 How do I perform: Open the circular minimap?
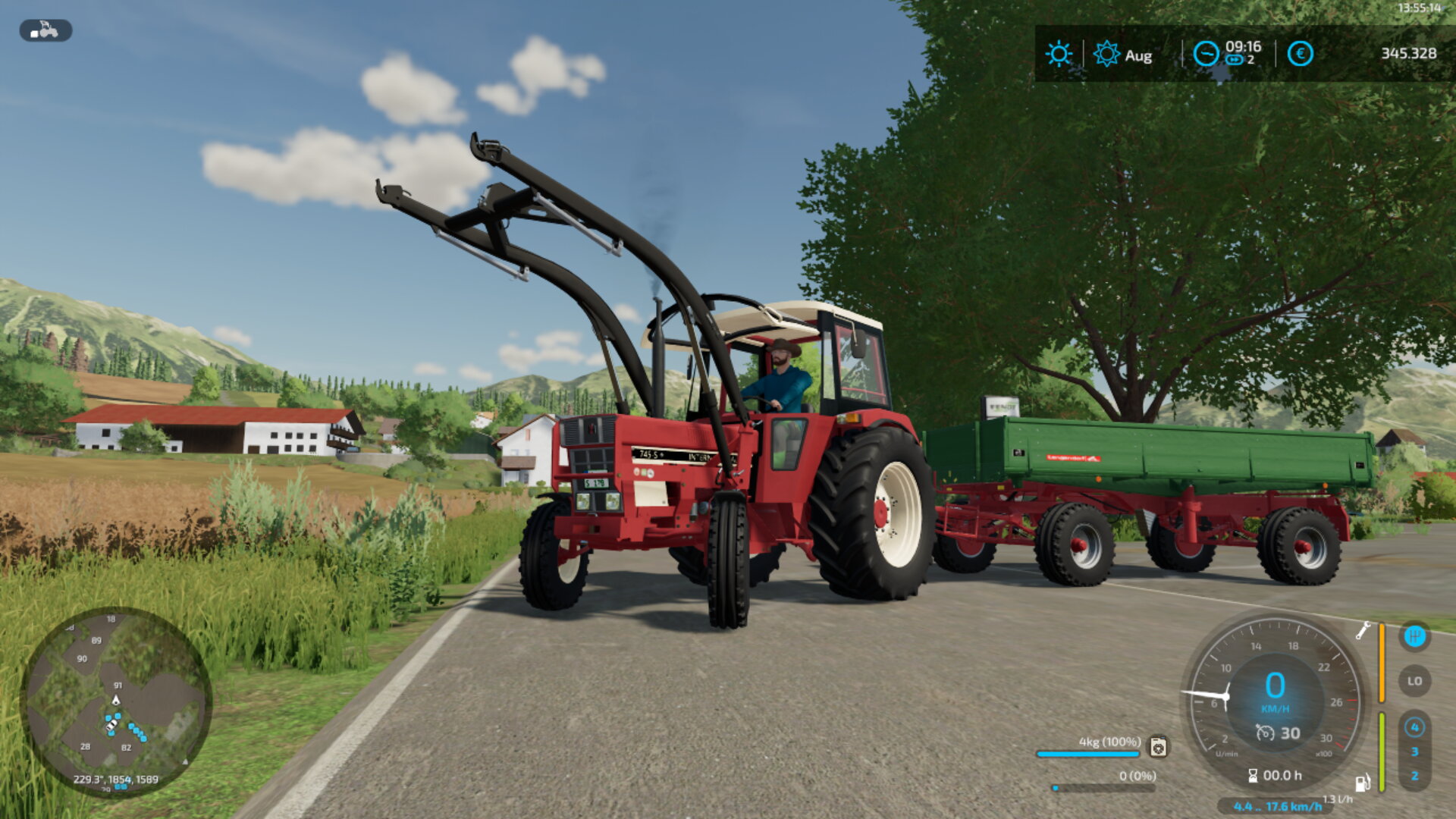(x=115, y=701)
